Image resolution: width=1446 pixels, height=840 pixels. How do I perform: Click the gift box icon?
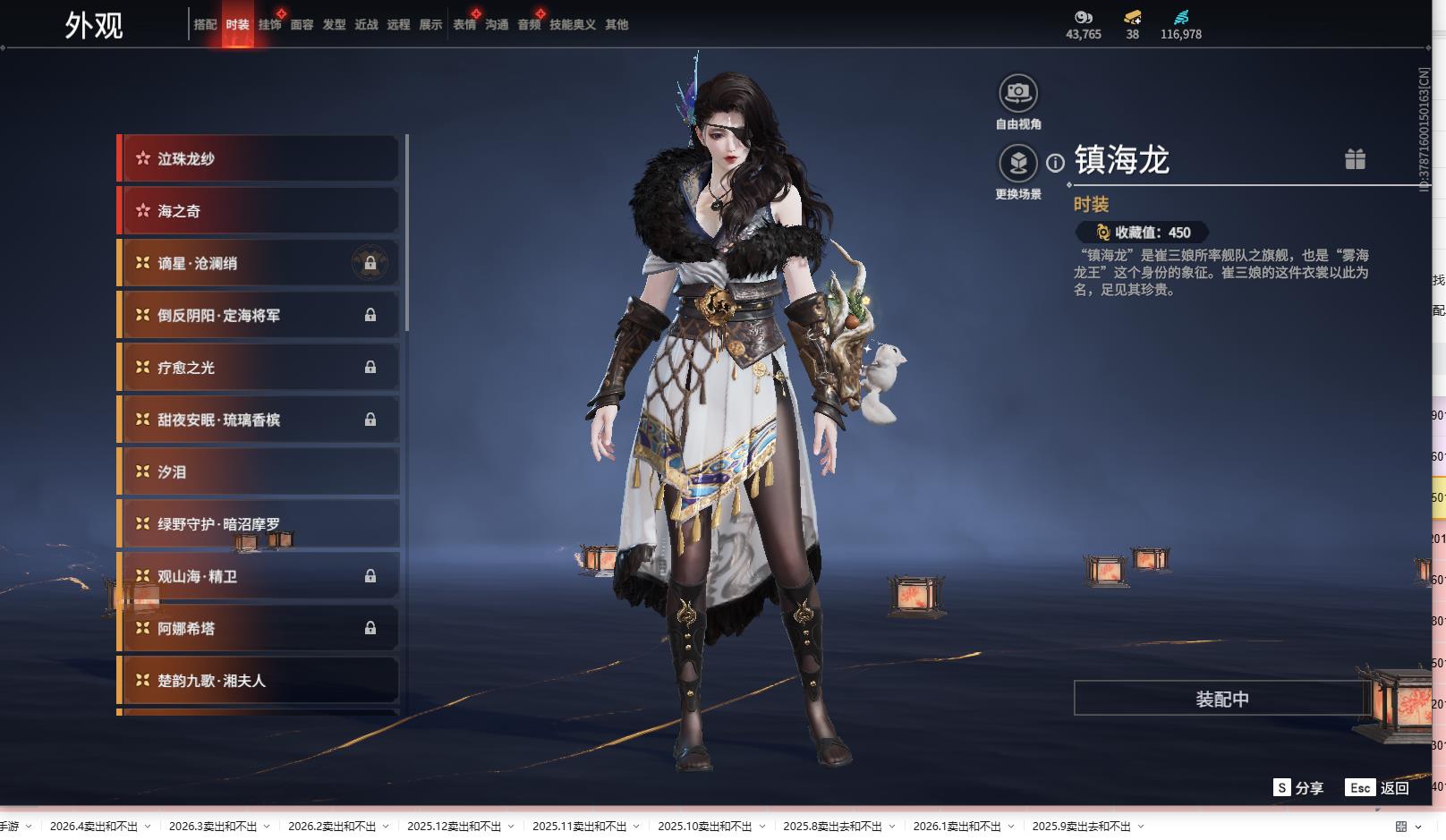1355,159
